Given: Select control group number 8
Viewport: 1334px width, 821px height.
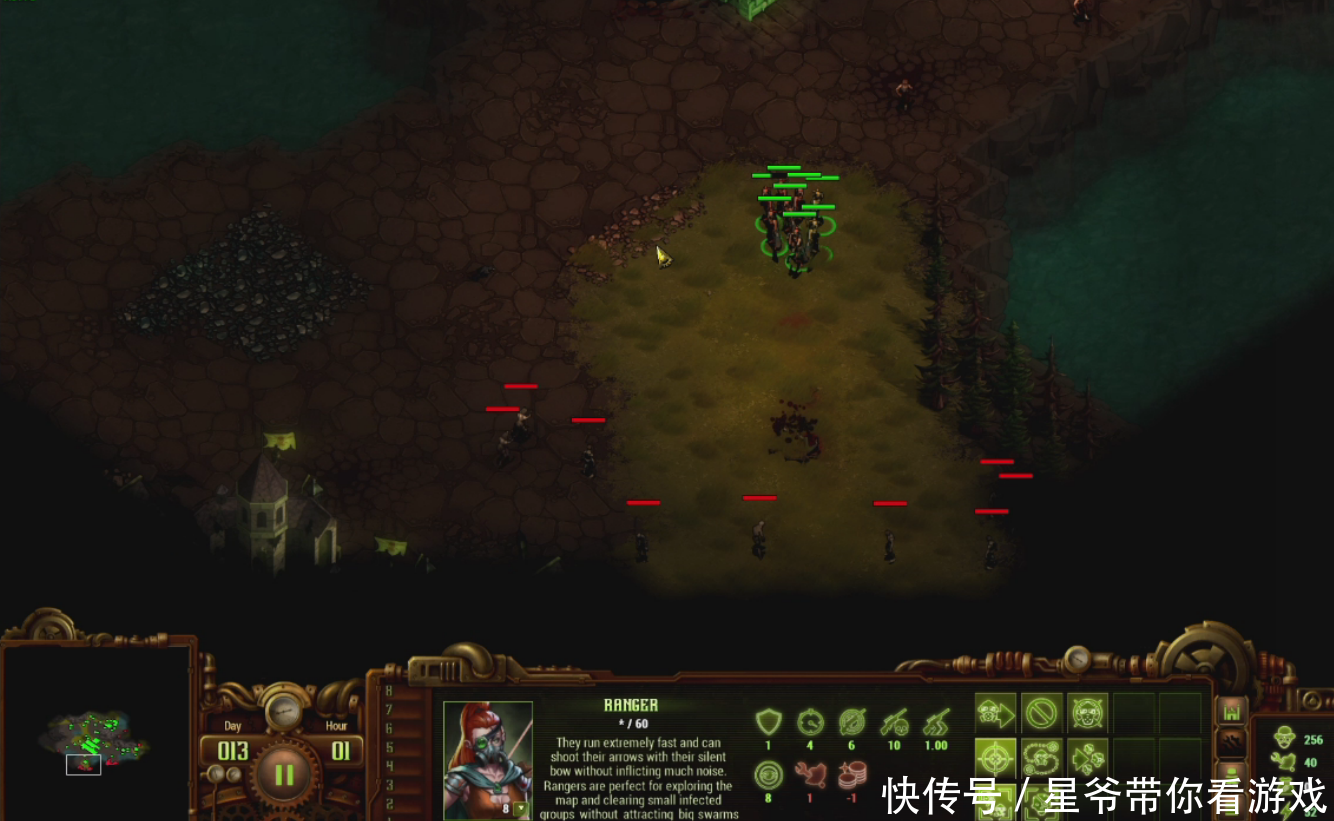Looking at the screenshot, I should (389, 690).
